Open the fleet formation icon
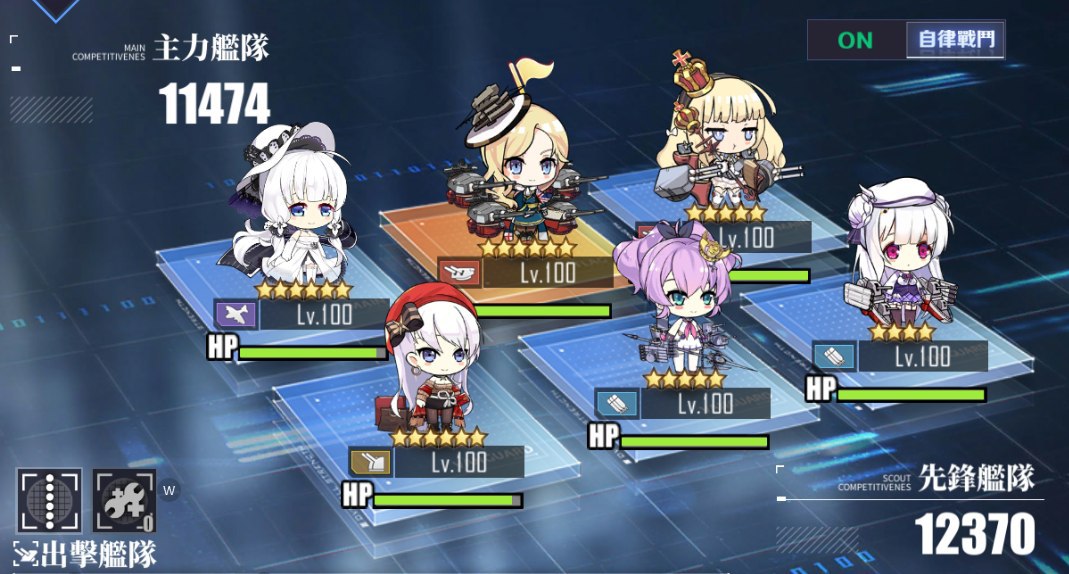This screenshot has height=574, width=1069. [x=49, y=500]
